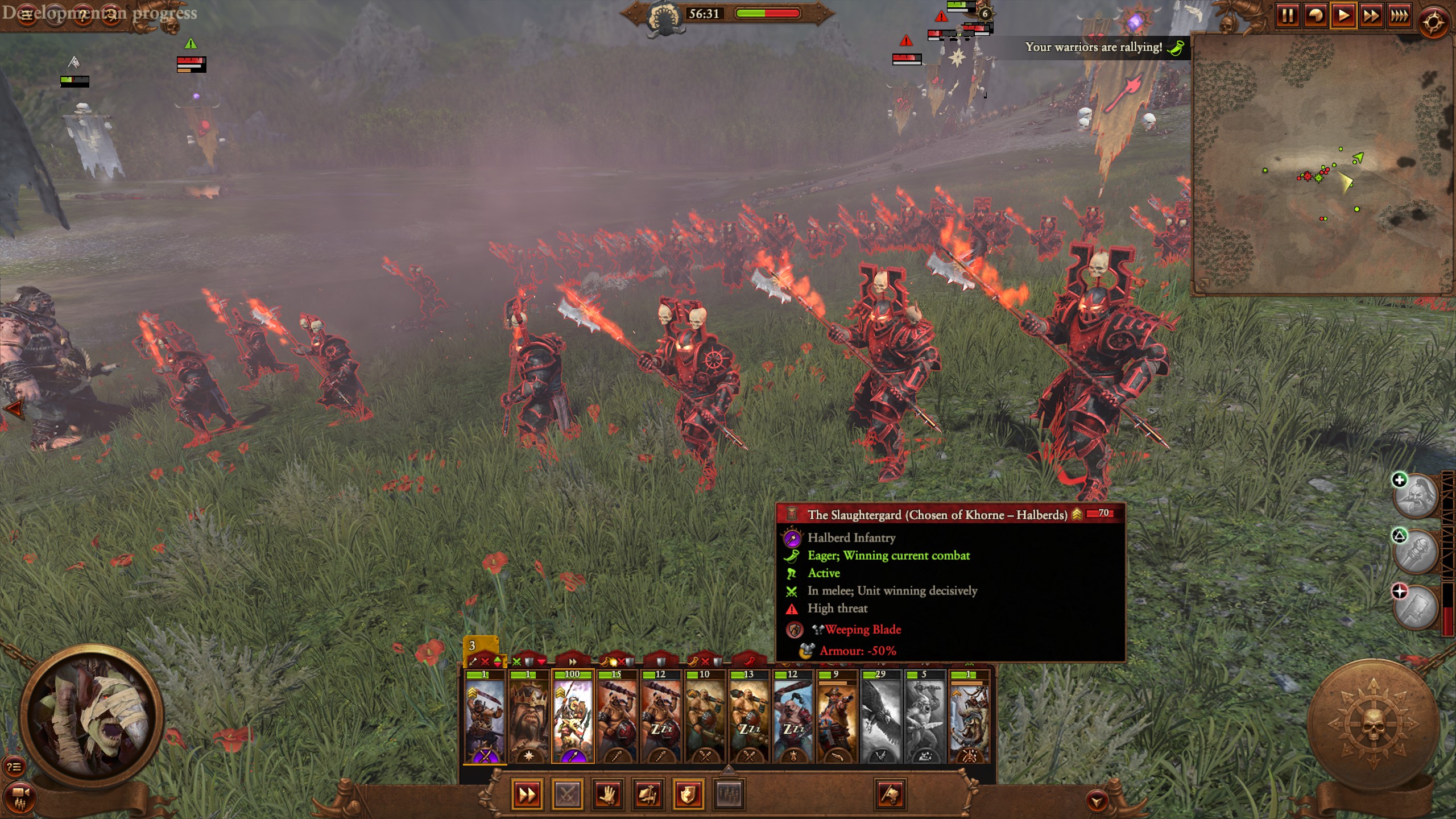Order withdraw with the waving flag button
The width and height of the screenshot is (1456, 819).
[890, 795]
